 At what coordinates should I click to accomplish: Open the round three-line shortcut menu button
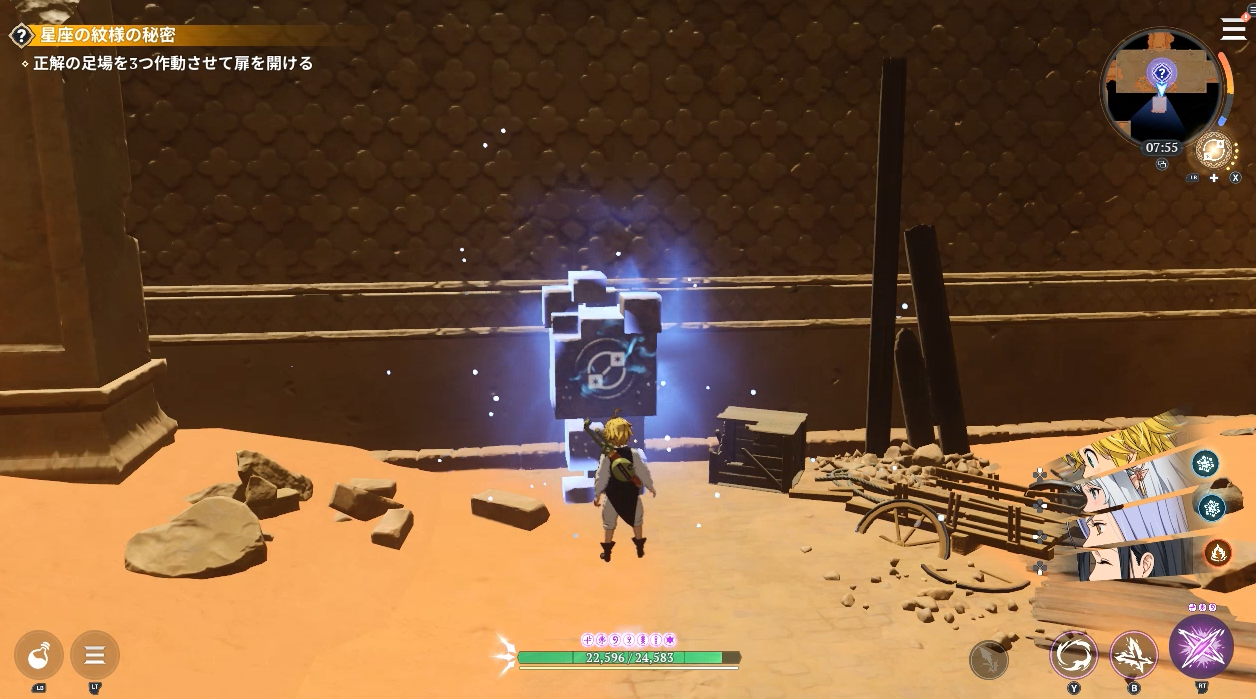95,655
